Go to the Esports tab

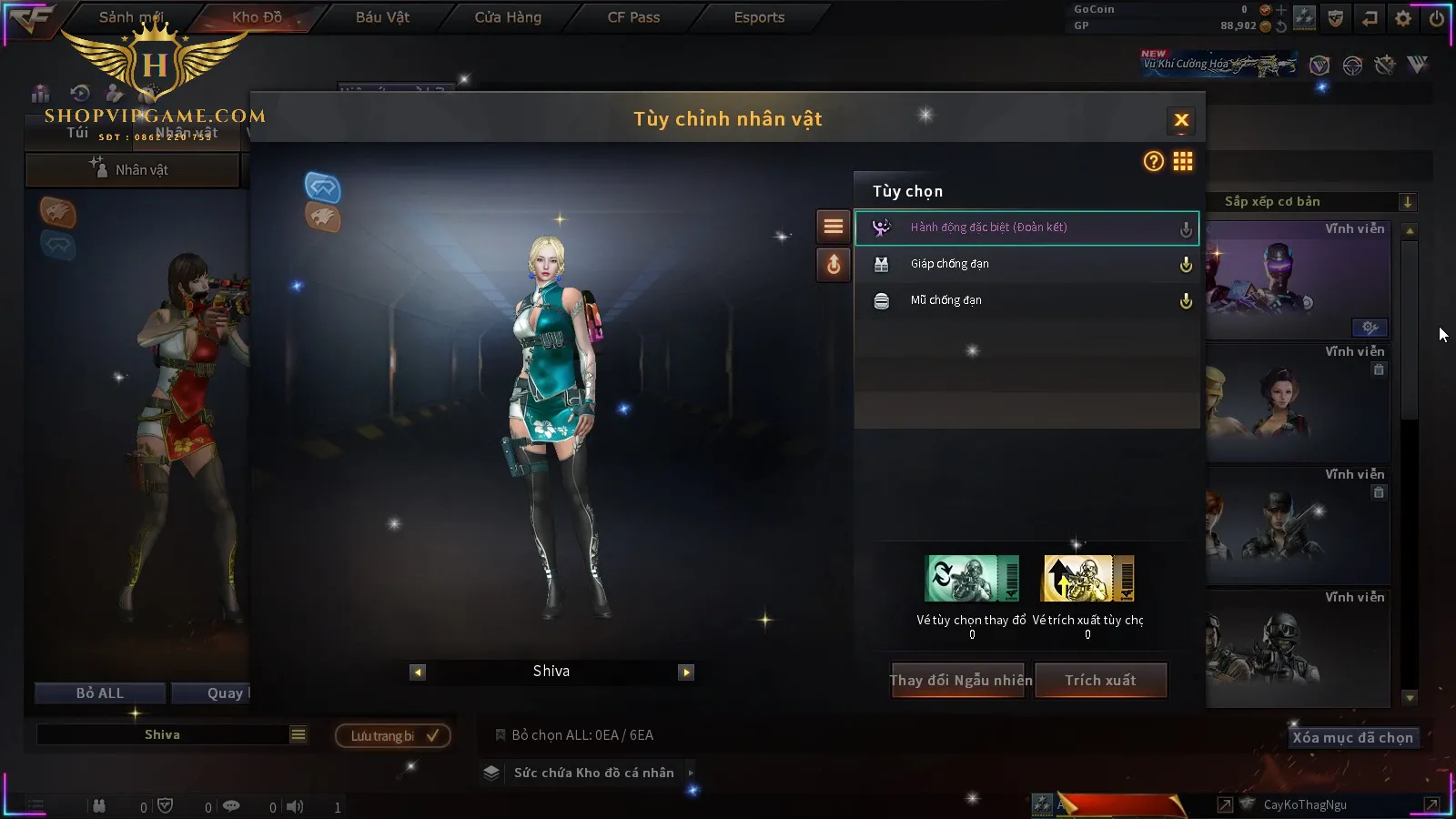(x=759, y=17)
